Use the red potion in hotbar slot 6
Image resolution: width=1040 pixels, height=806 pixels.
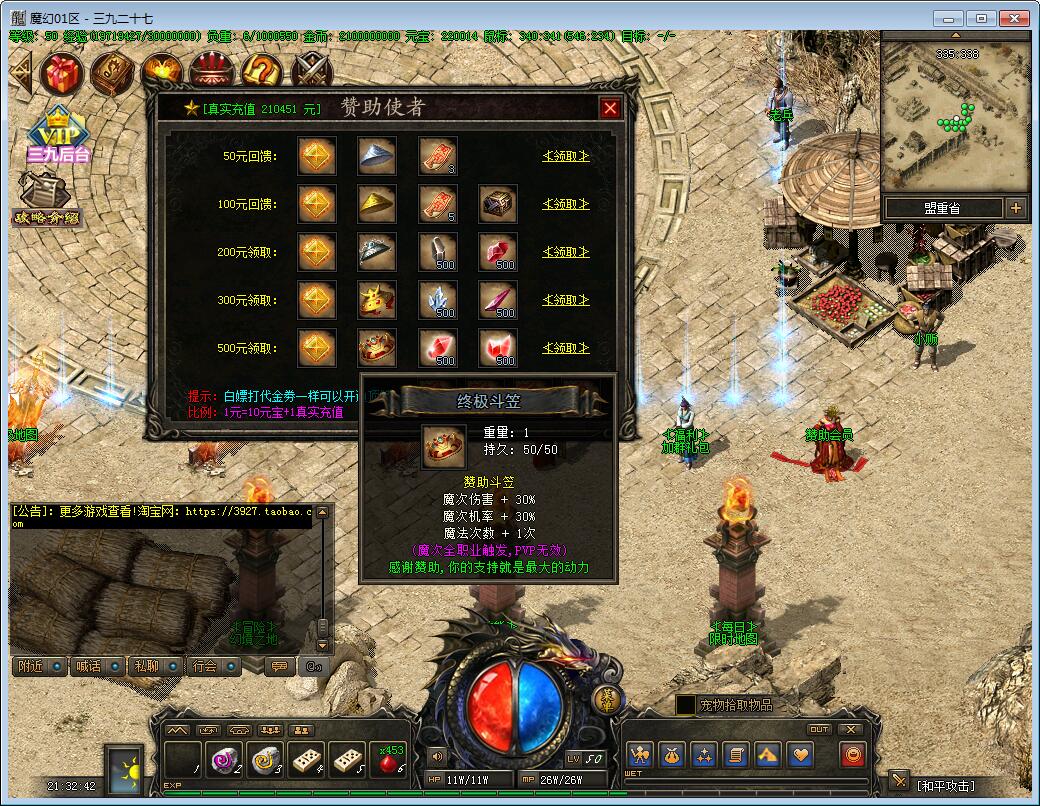click(390, 761)
